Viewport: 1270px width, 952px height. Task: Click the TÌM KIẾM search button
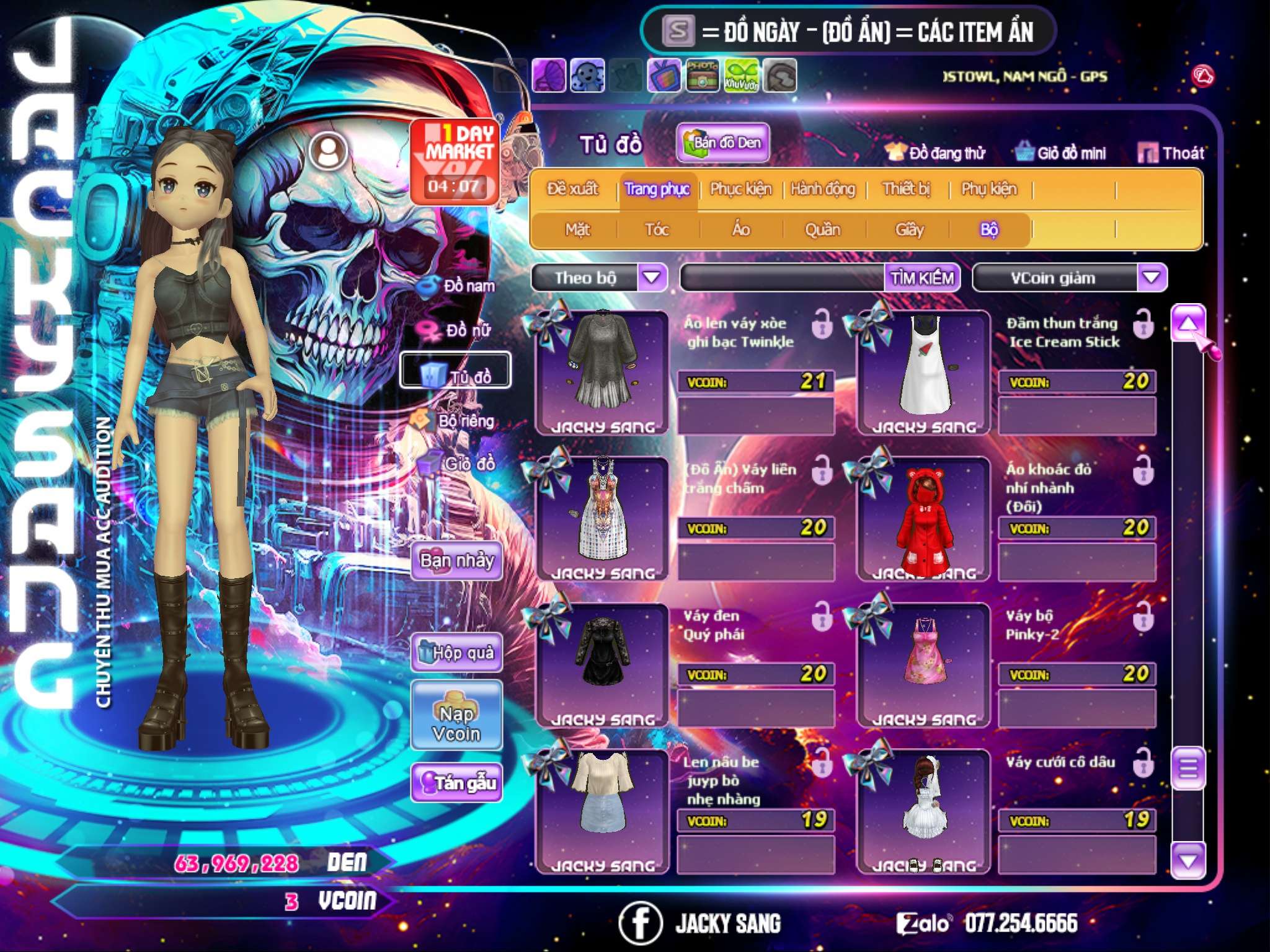point(922,278)
